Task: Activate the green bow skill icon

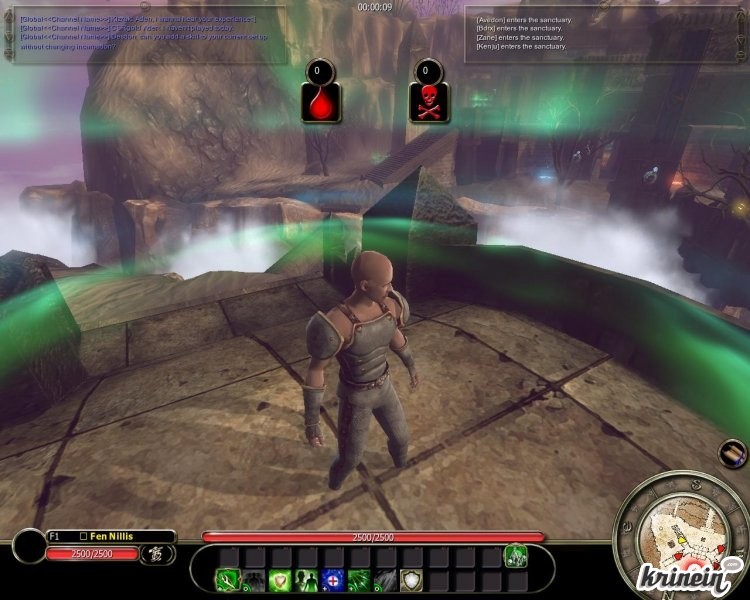Action: 229,580
